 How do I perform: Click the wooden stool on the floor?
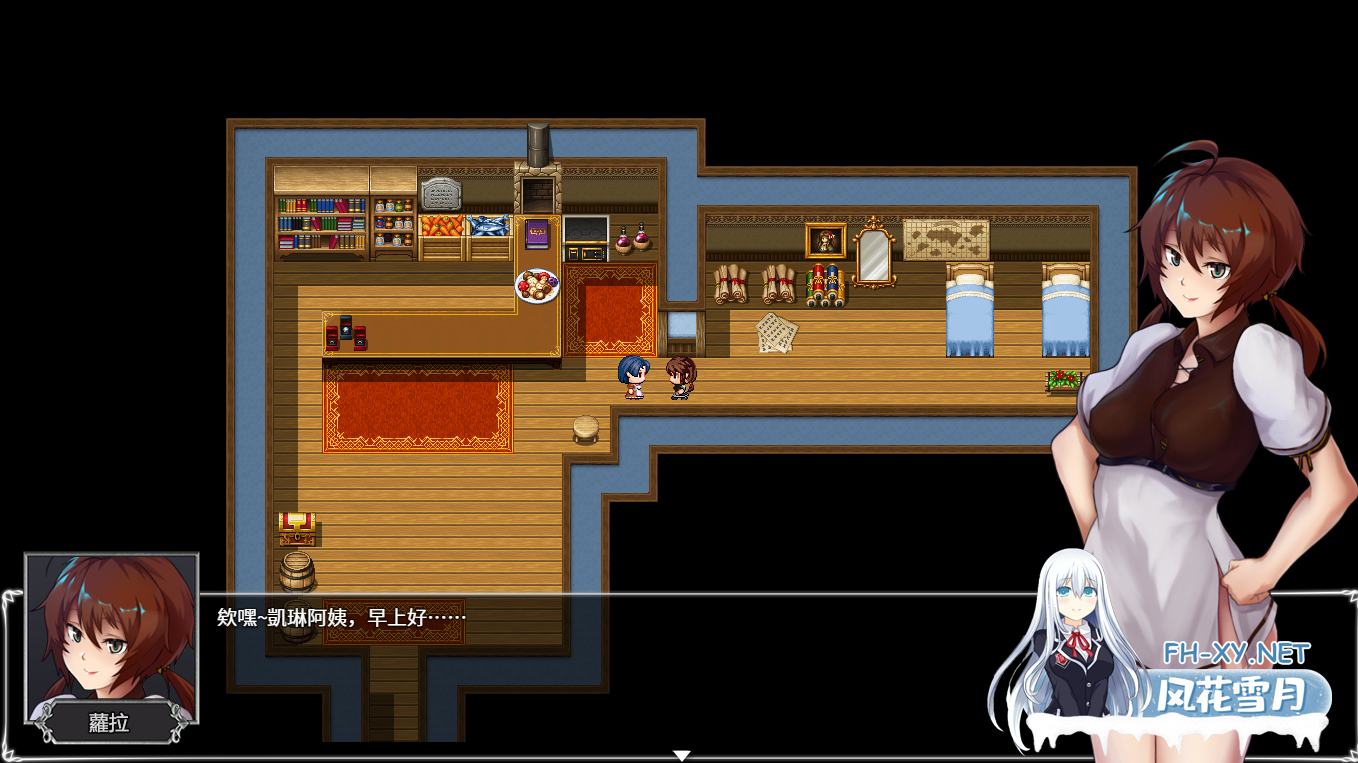pos(585,427)
